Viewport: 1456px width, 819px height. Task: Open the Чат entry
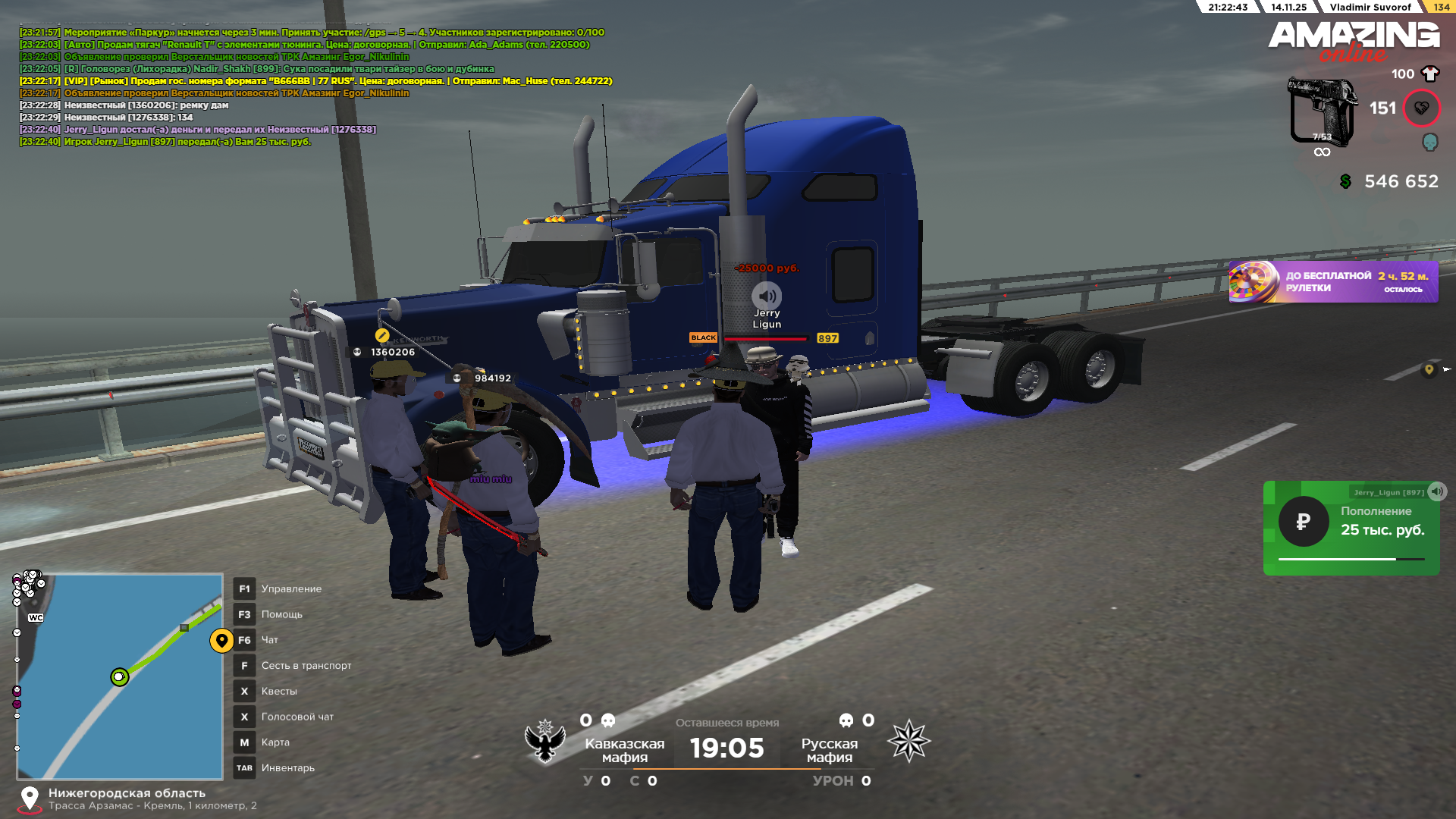269,640
